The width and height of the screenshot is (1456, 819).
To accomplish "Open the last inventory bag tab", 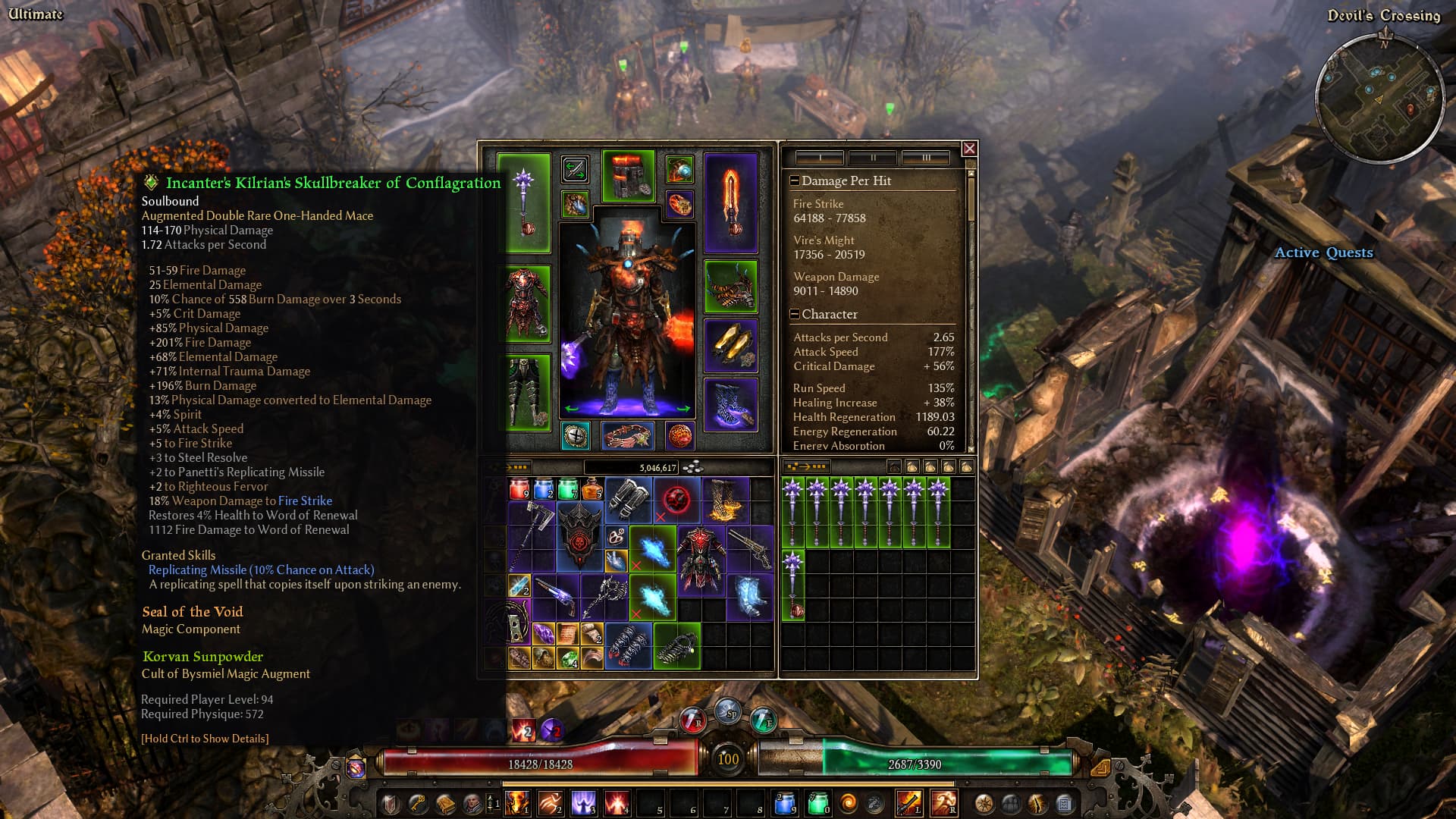I will [x=966, y=467].
